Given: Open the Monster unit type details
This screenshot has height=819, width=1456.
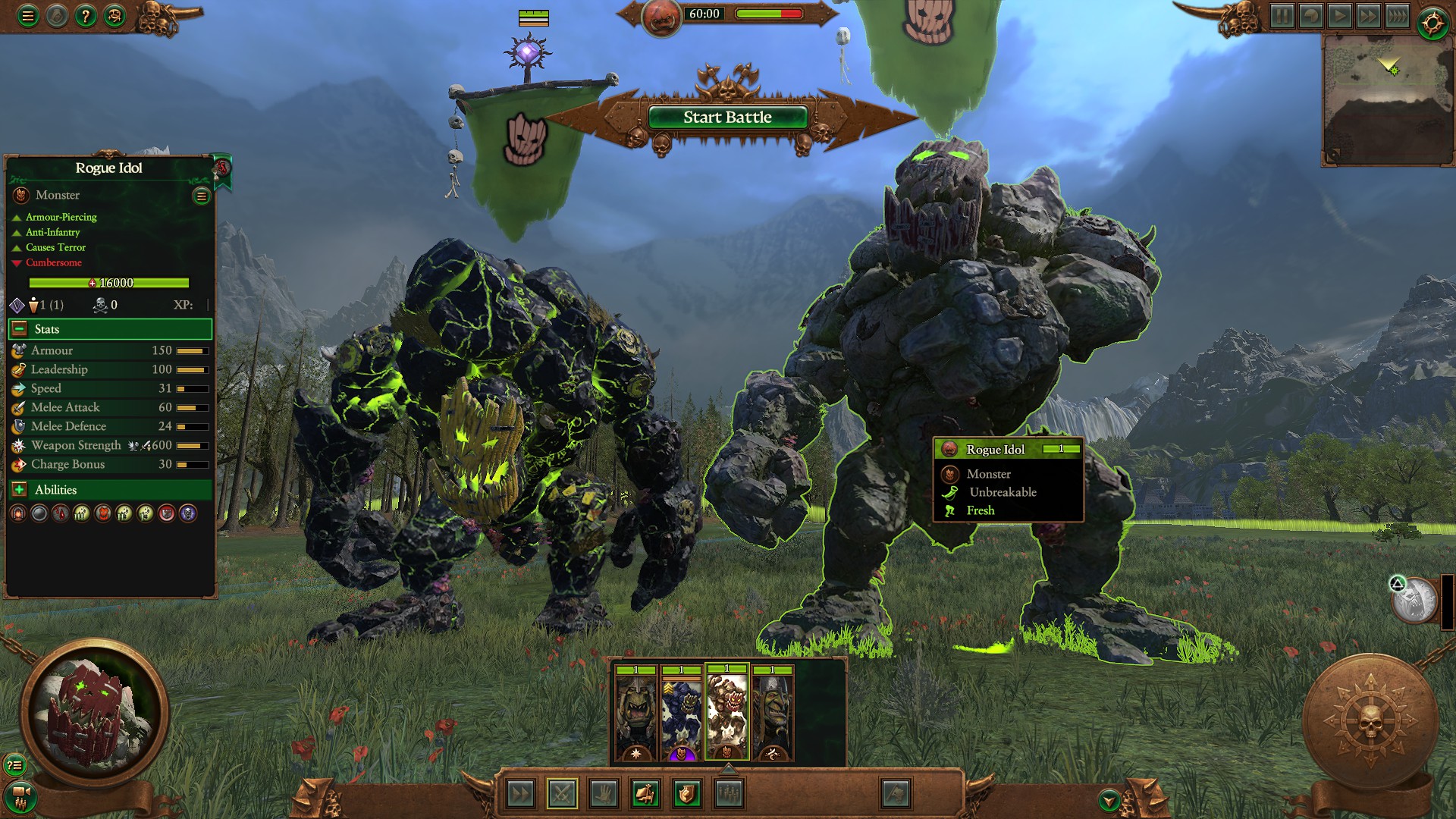Looking at the screenshot, I should pos(56,195).
